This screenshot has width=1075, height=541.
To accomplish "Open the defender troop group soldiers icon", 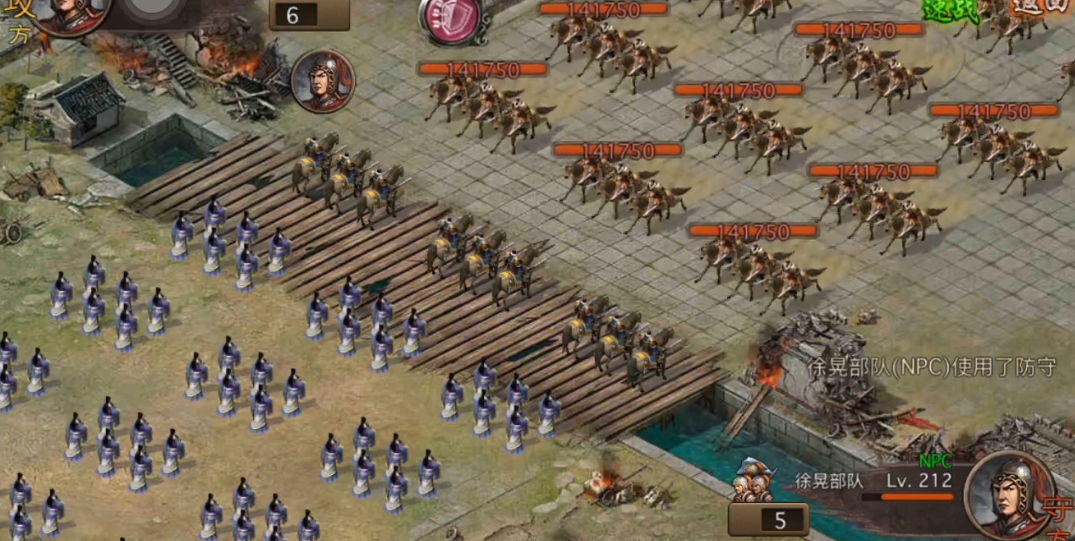I will (x=756, y=481).
